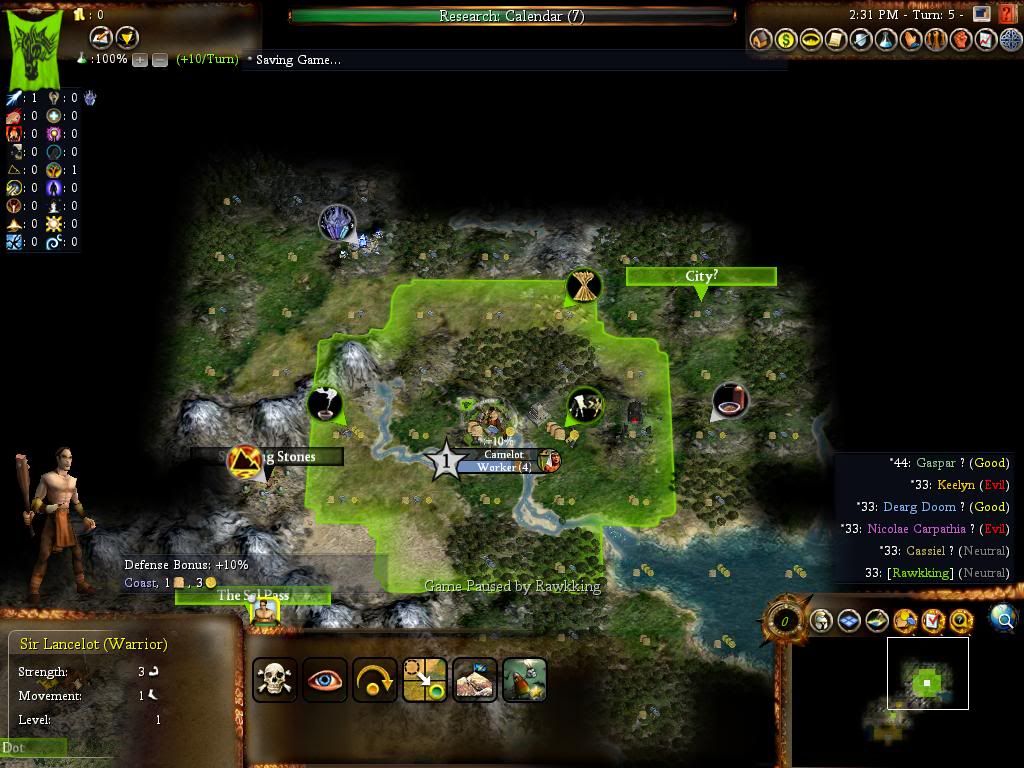Activate sentry using the eye button
The height and width of the screenshot is (768, 1024).
tap(325, 680)
